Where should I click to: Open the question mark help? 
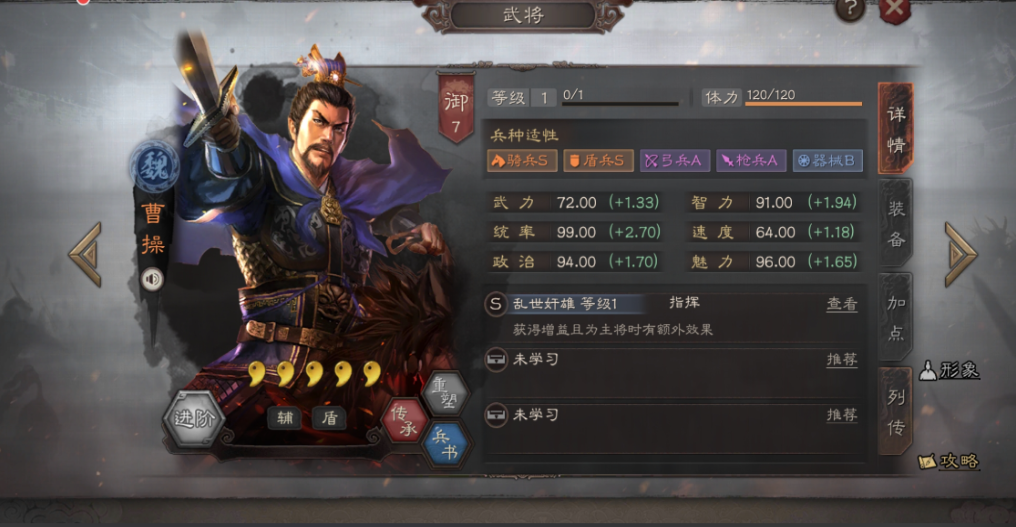point(850,10)
